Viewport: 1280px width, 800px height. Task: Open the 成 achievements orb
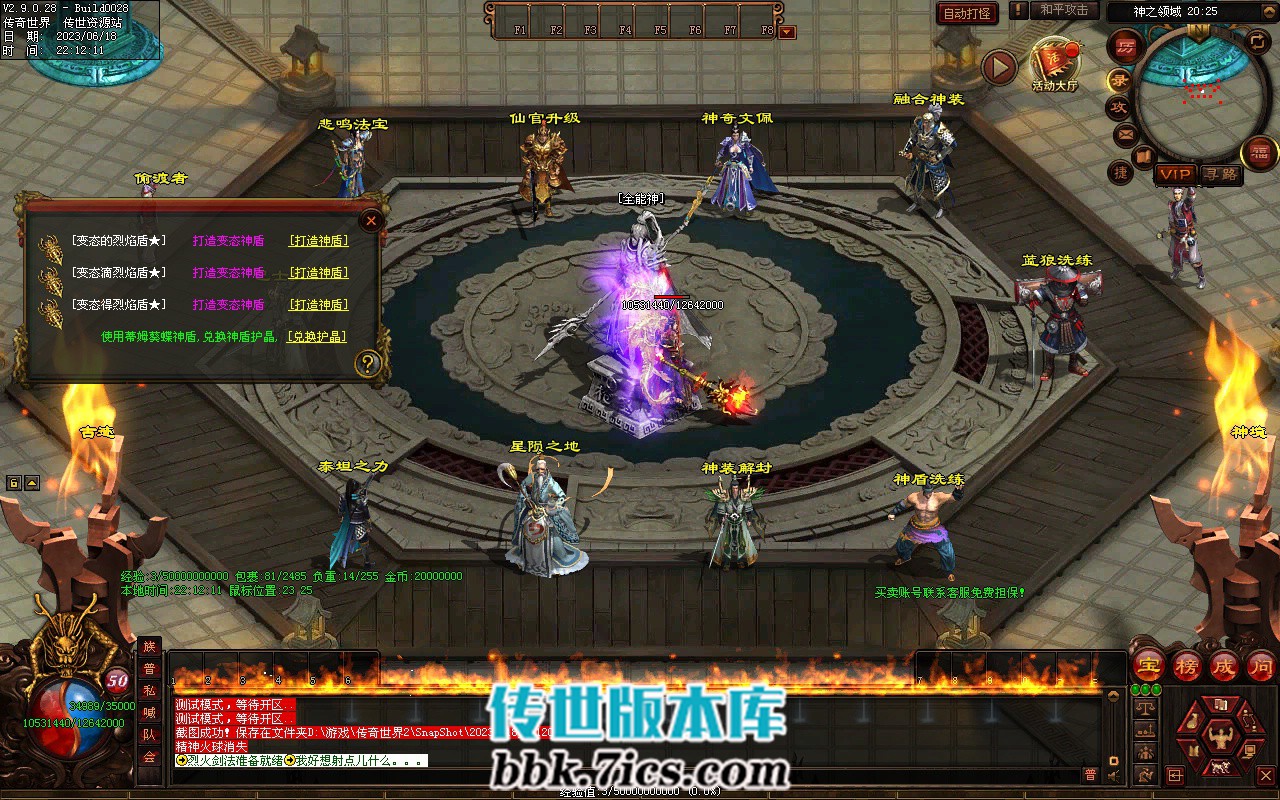click(x=1224, y=665)
